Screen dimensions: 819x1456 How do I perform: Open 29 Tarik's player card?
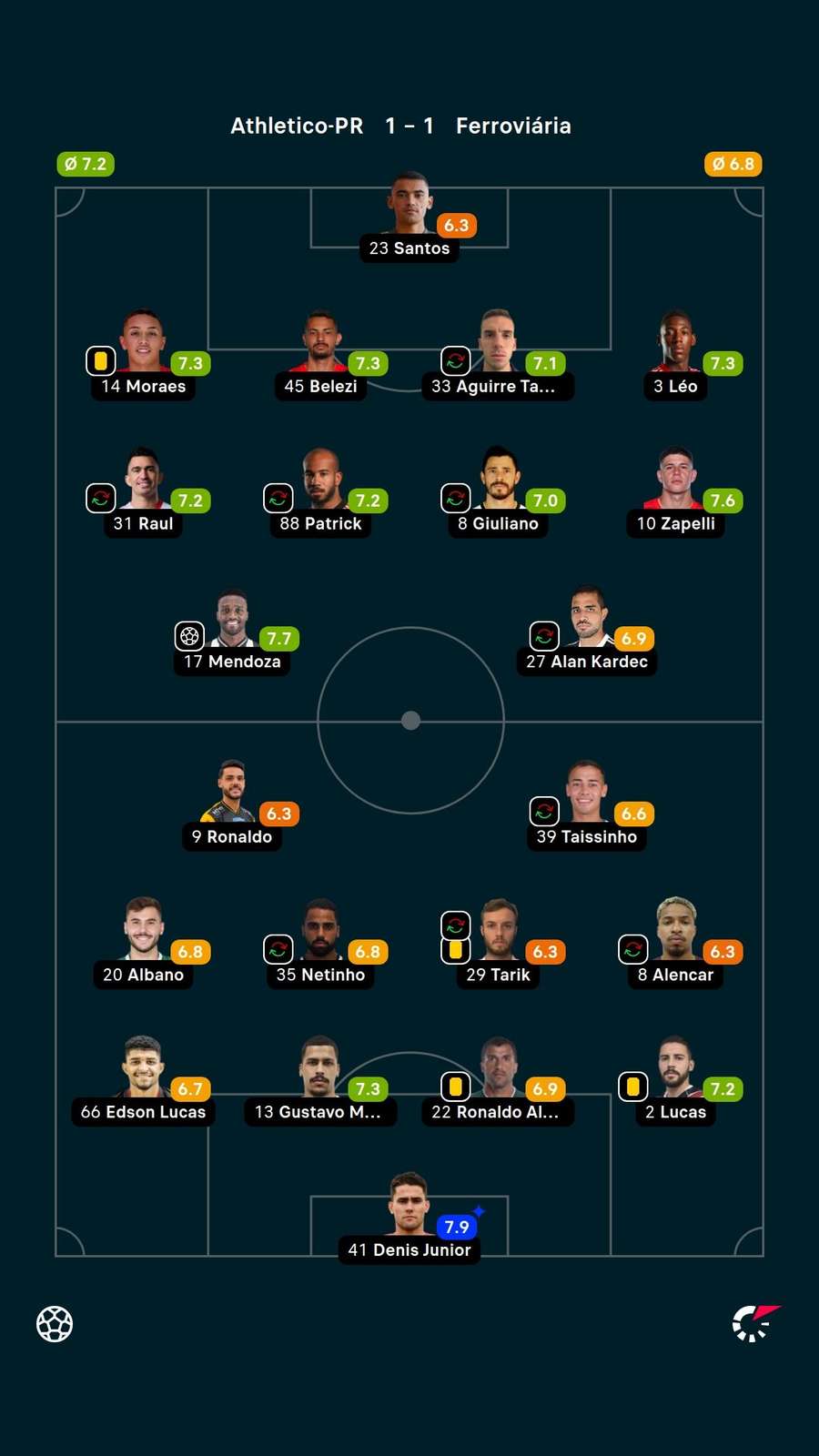[x=498, y=932]
